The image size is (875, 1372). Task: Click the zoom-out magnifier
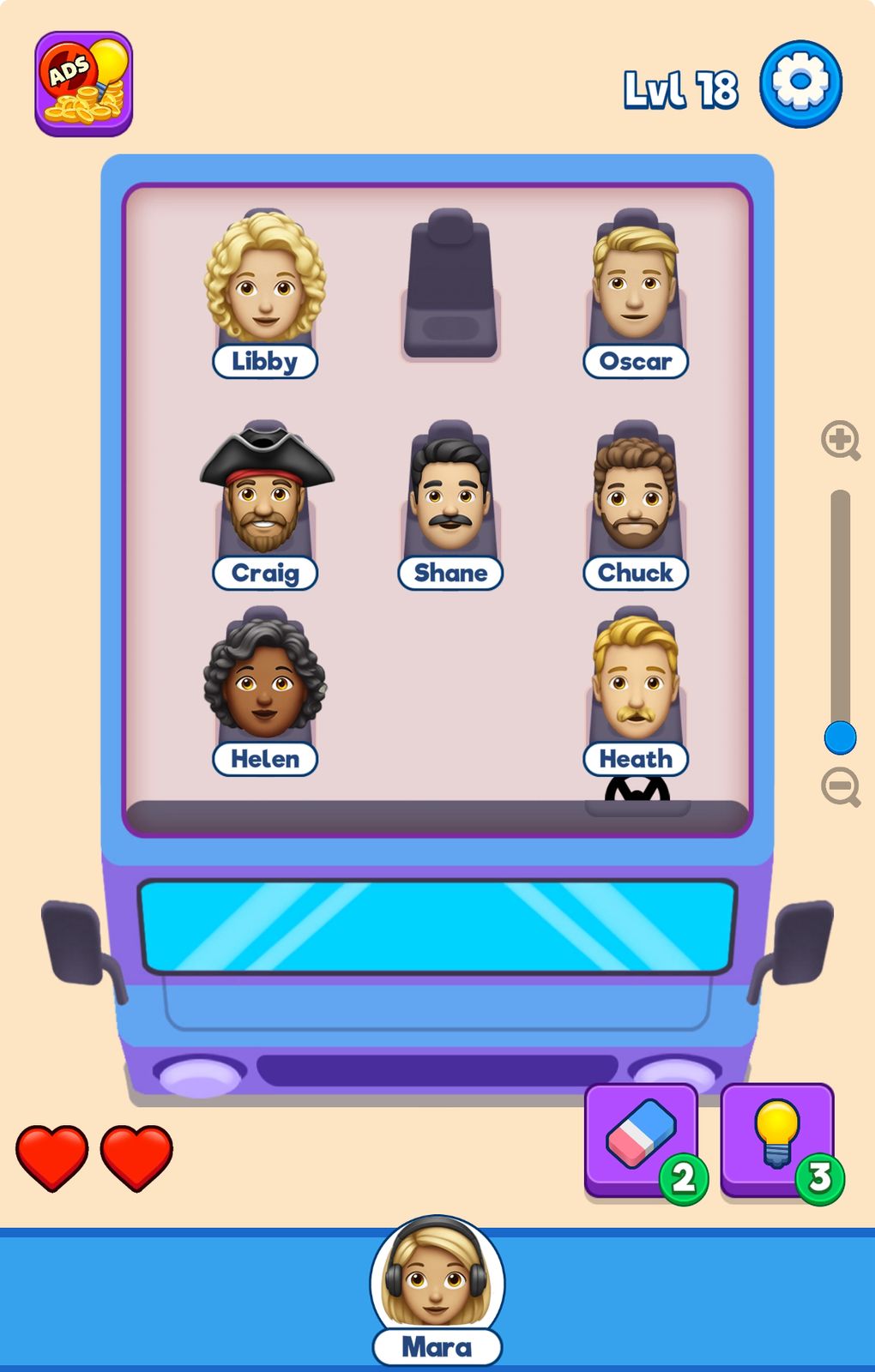840,787
